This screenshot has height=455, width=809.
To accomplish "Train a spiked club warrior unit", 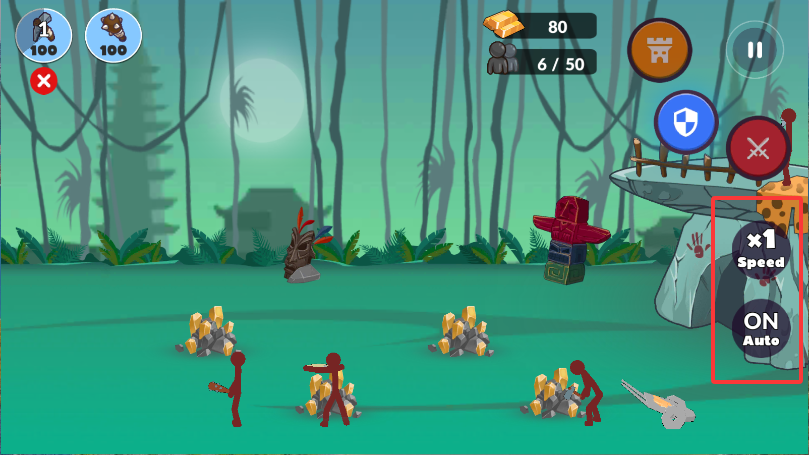I will tap(113, 36).
